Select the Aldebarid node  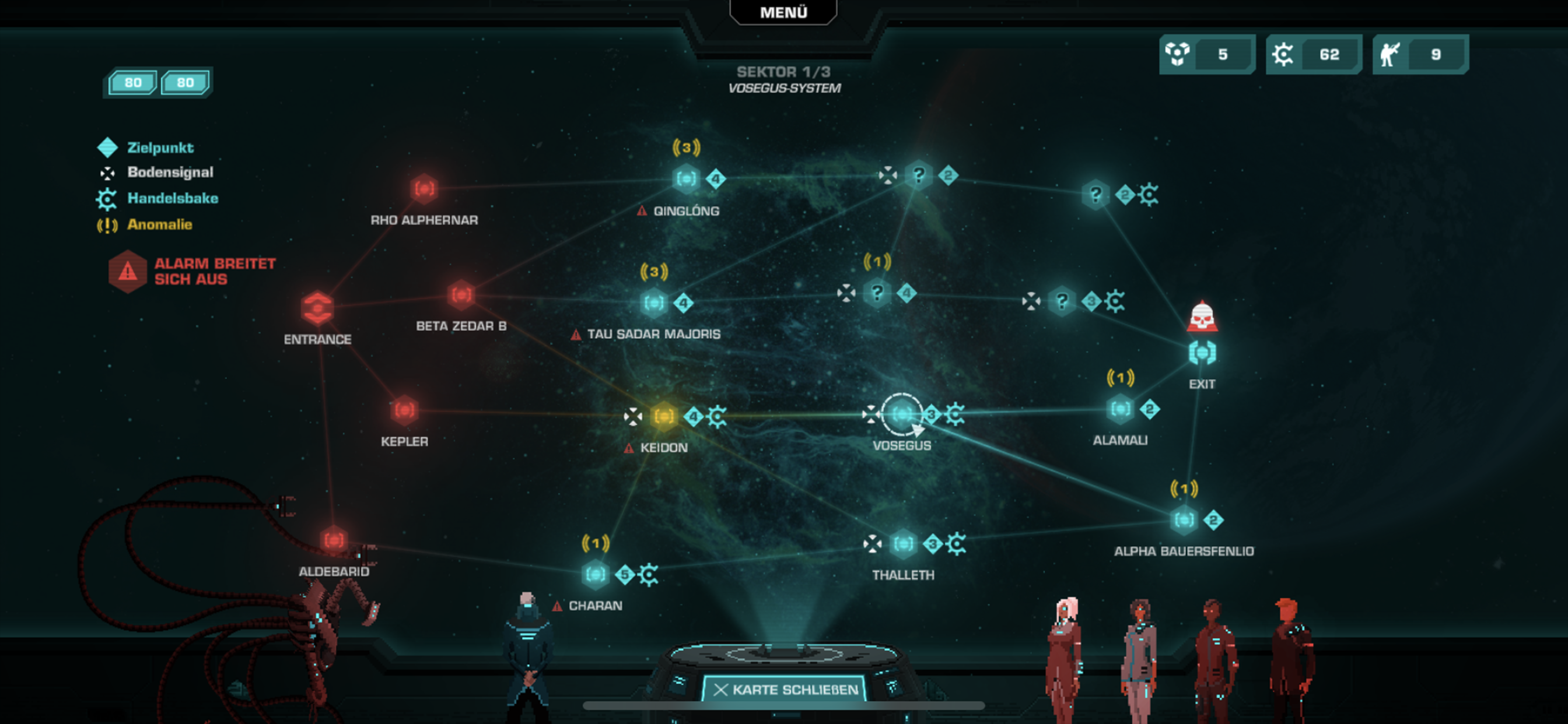coord(333,540)
